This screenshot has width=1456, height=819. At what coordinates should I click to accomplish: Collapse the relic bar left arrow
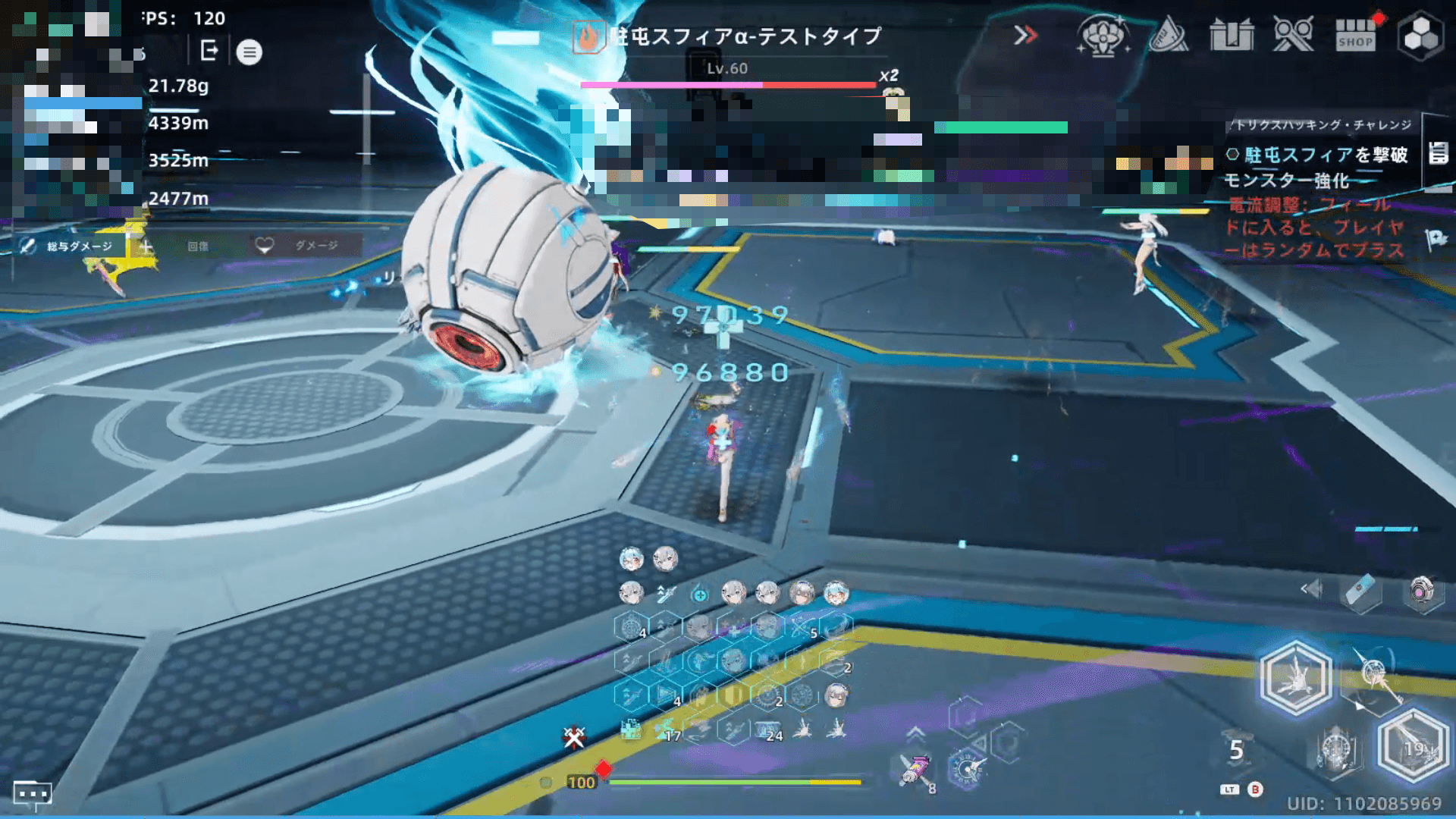point(1310,589)
